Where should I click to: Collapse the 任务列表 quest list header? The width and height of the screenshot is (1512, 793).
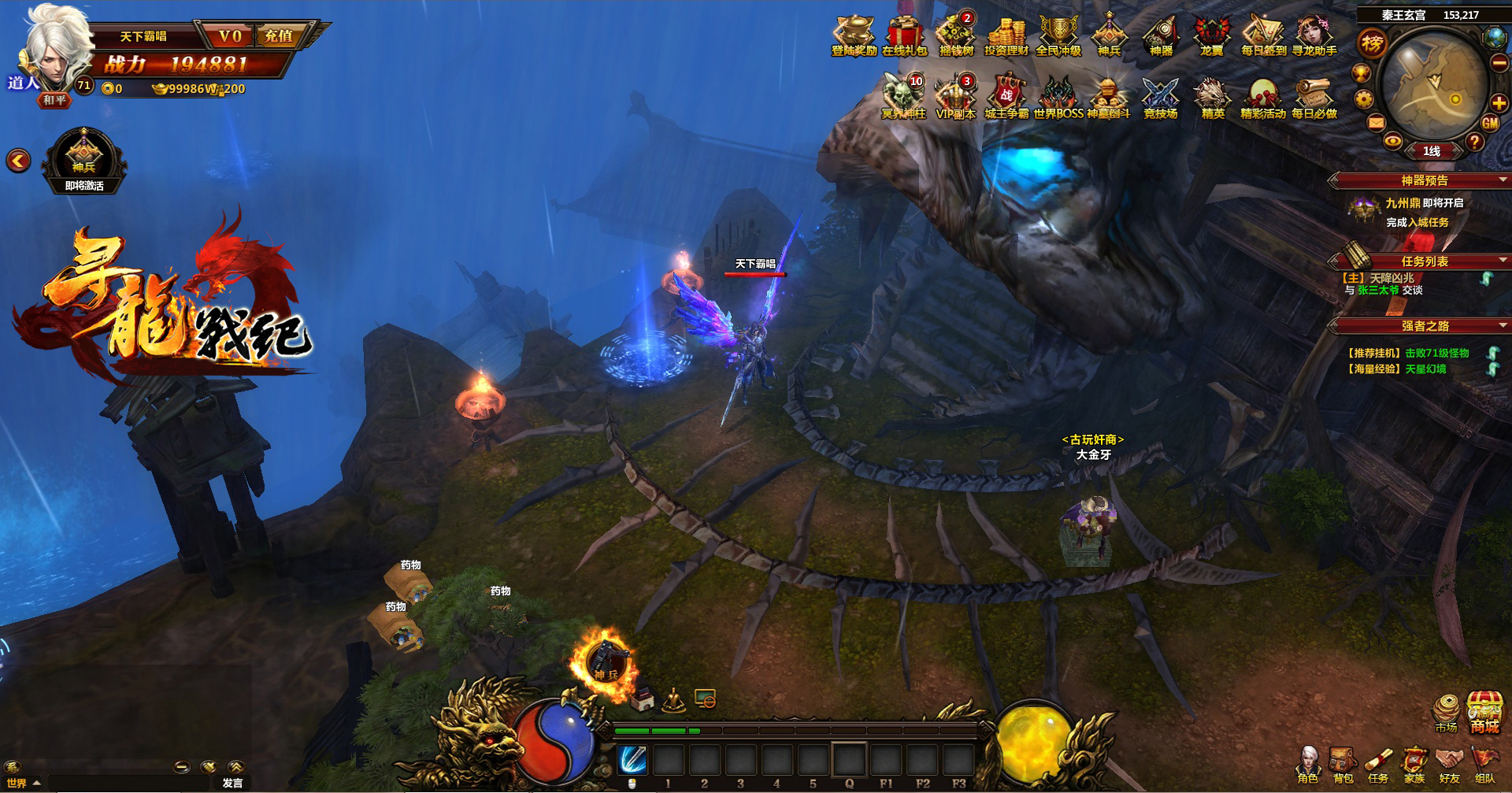point(1503,261)
